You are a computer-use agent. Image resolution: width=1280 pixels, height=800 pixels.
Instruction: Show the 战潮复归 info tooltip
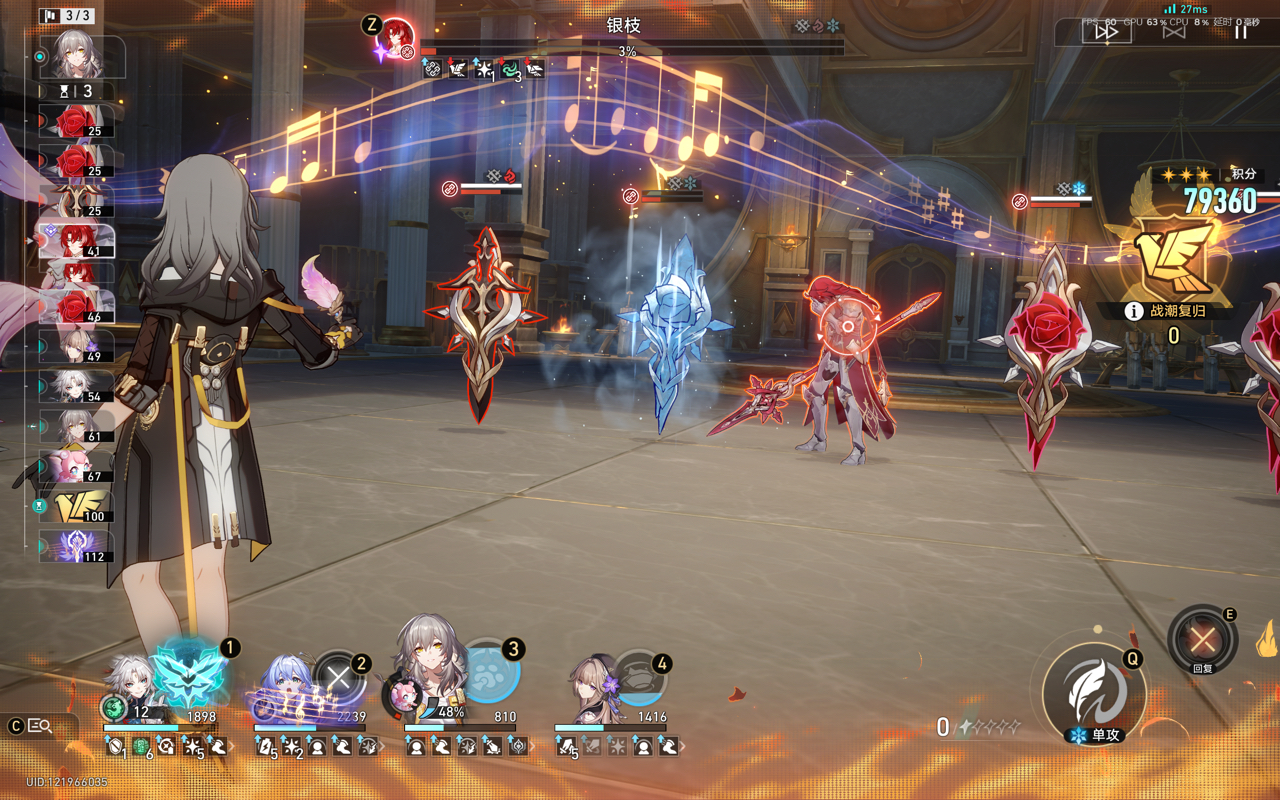pos(1134,311)
